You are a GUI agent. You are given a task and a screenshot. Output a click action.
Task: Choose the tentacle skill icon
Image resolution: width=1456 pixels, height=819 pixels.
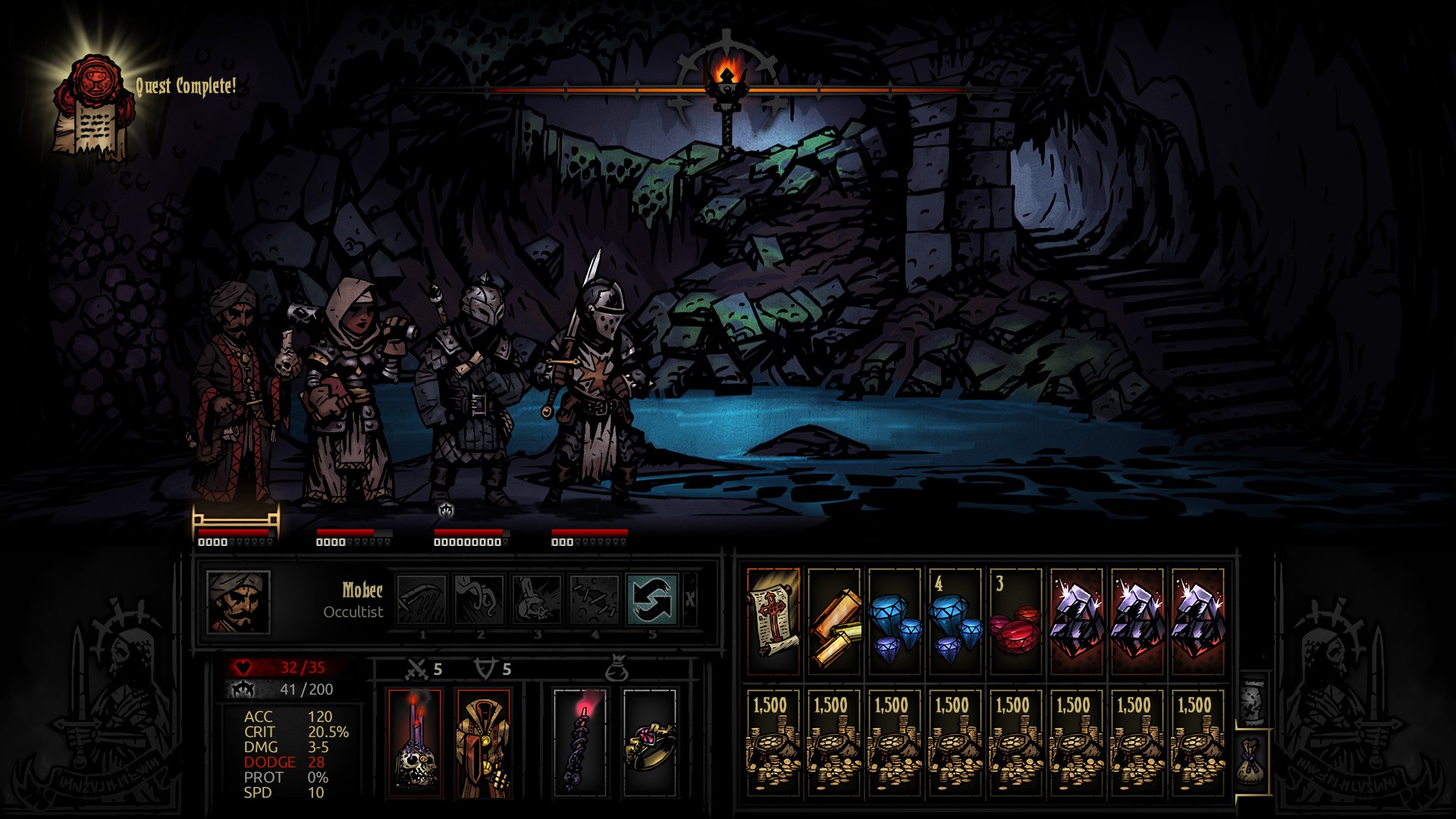tap(479, 599)
